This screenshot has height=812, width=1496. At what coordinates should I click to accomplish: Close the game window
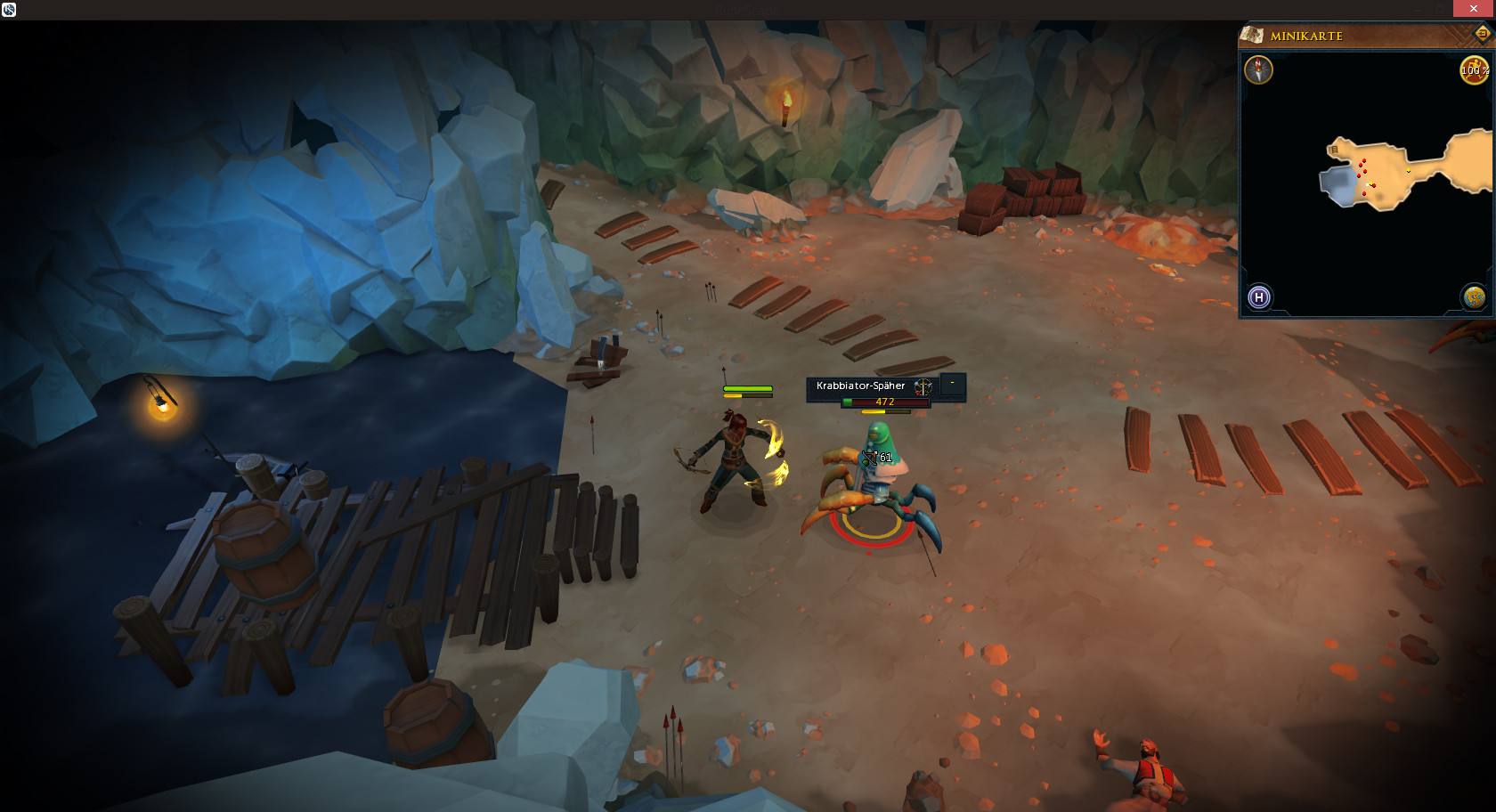[1473, 9]
